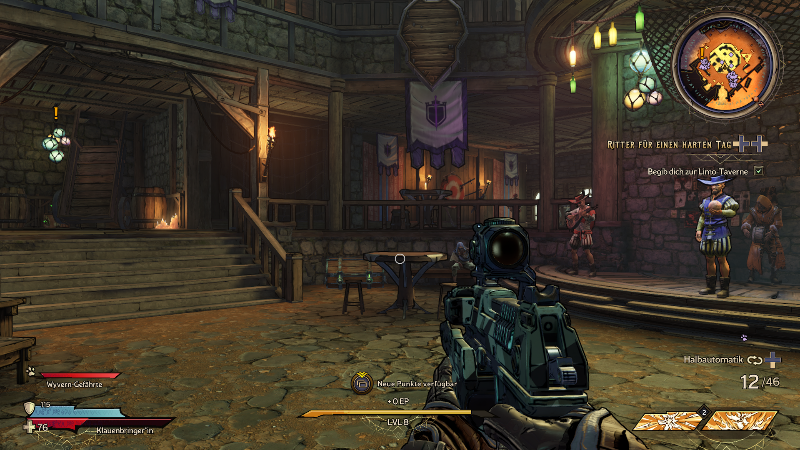
Task: Click the 'Begib dich zur Limo Taverne' objective checkbox
Action: (x=758, y=171)
